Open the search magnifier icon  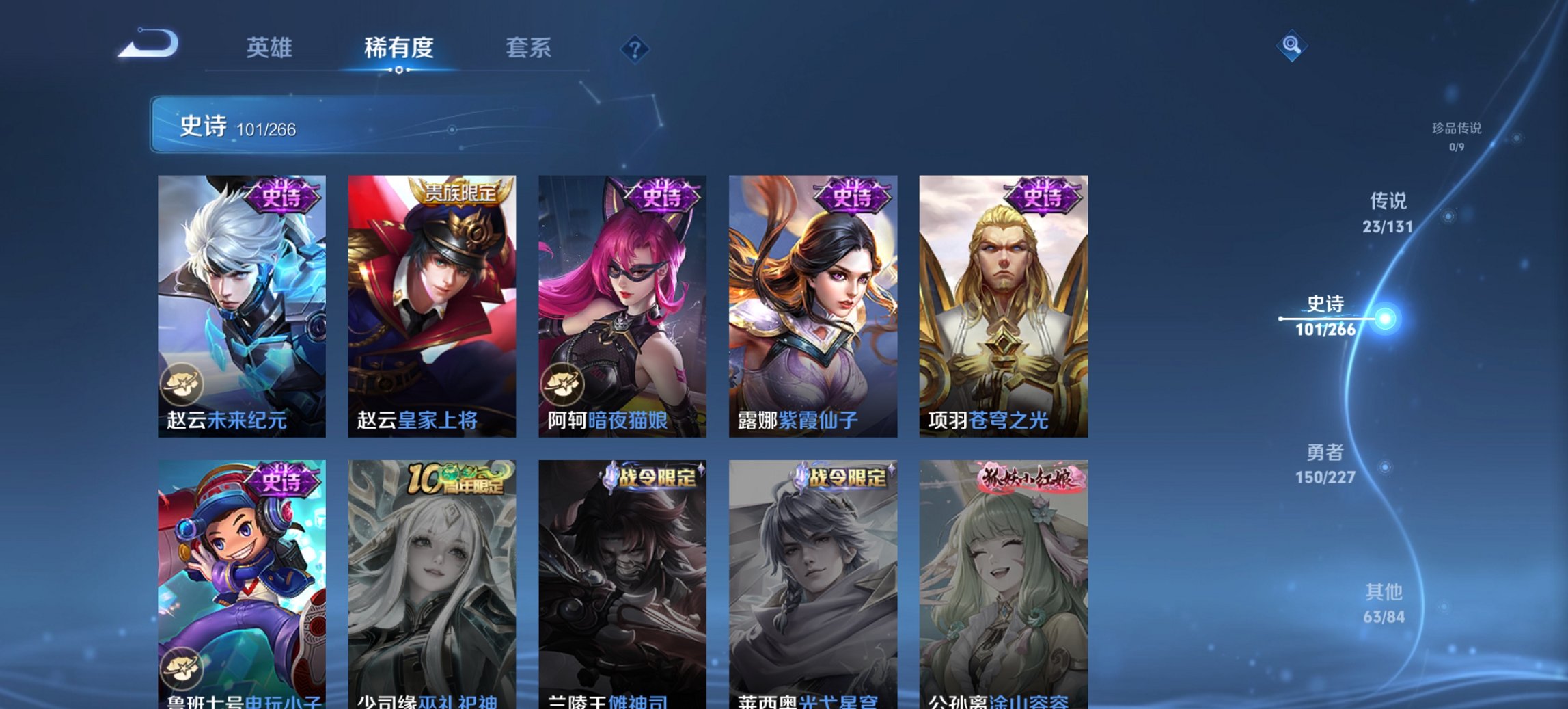1291,46
